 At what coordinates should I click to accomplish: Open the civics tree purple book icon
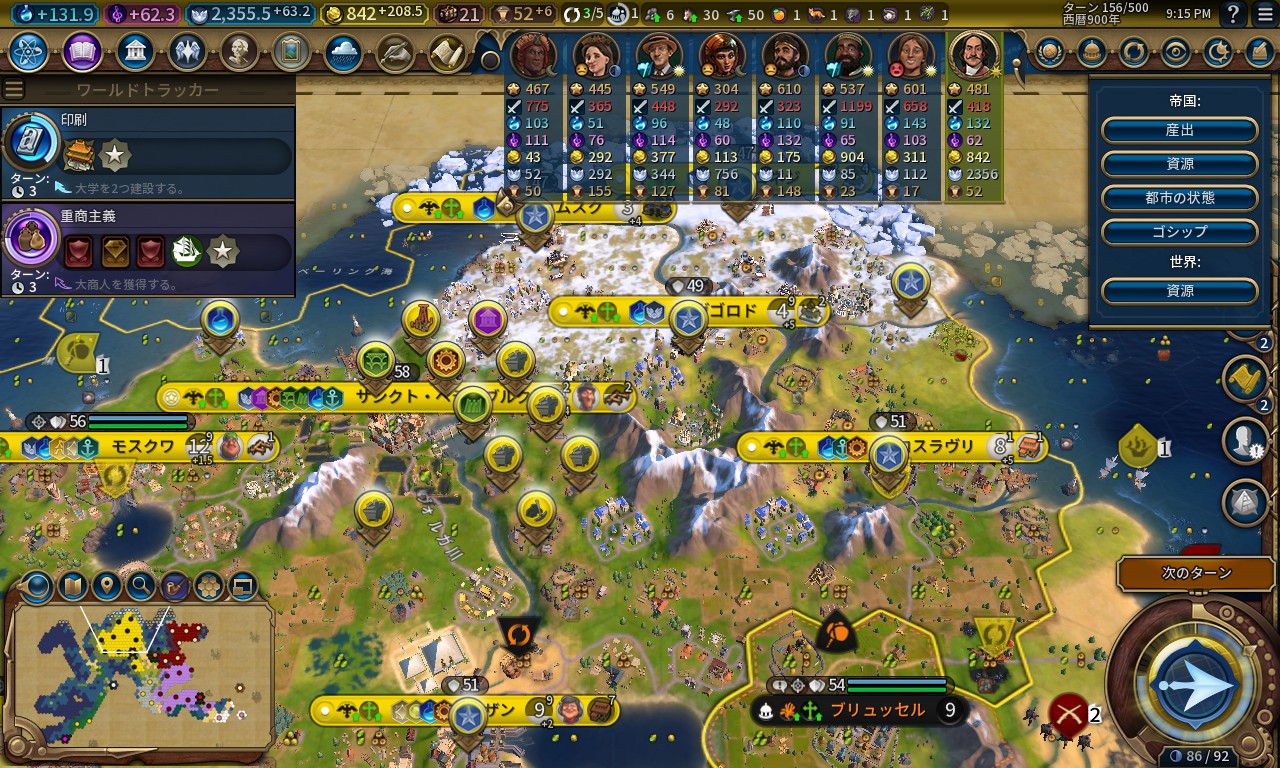pos(82,52)
